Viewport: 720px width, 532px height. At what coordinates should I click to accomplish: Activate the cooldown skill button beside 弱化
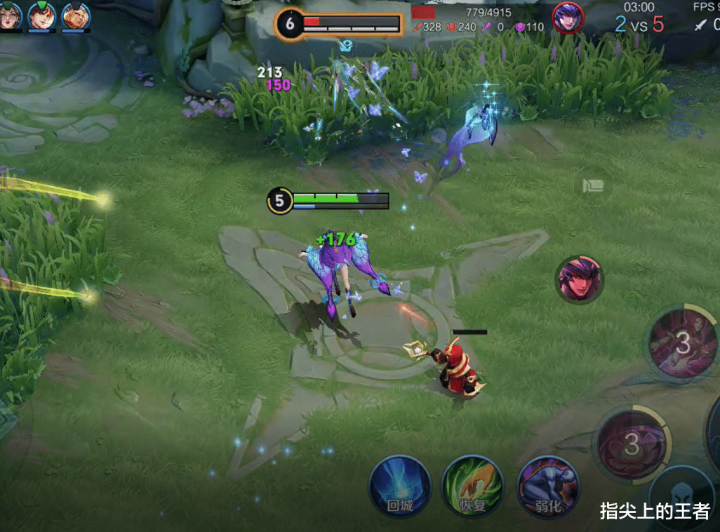click(x=631, y=441)
